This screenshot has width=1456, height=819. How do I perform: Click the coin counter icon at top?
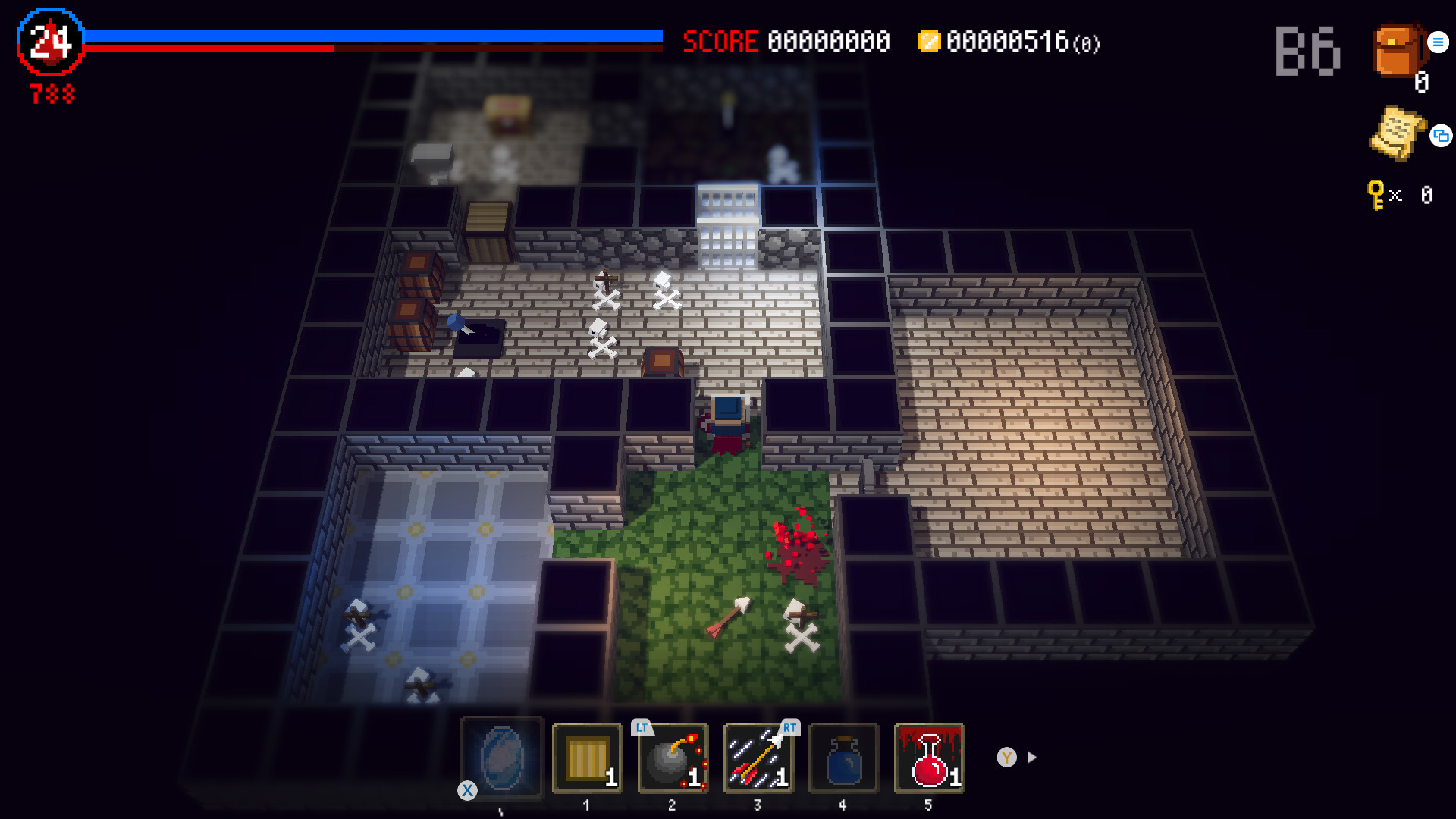click(930, 42)
